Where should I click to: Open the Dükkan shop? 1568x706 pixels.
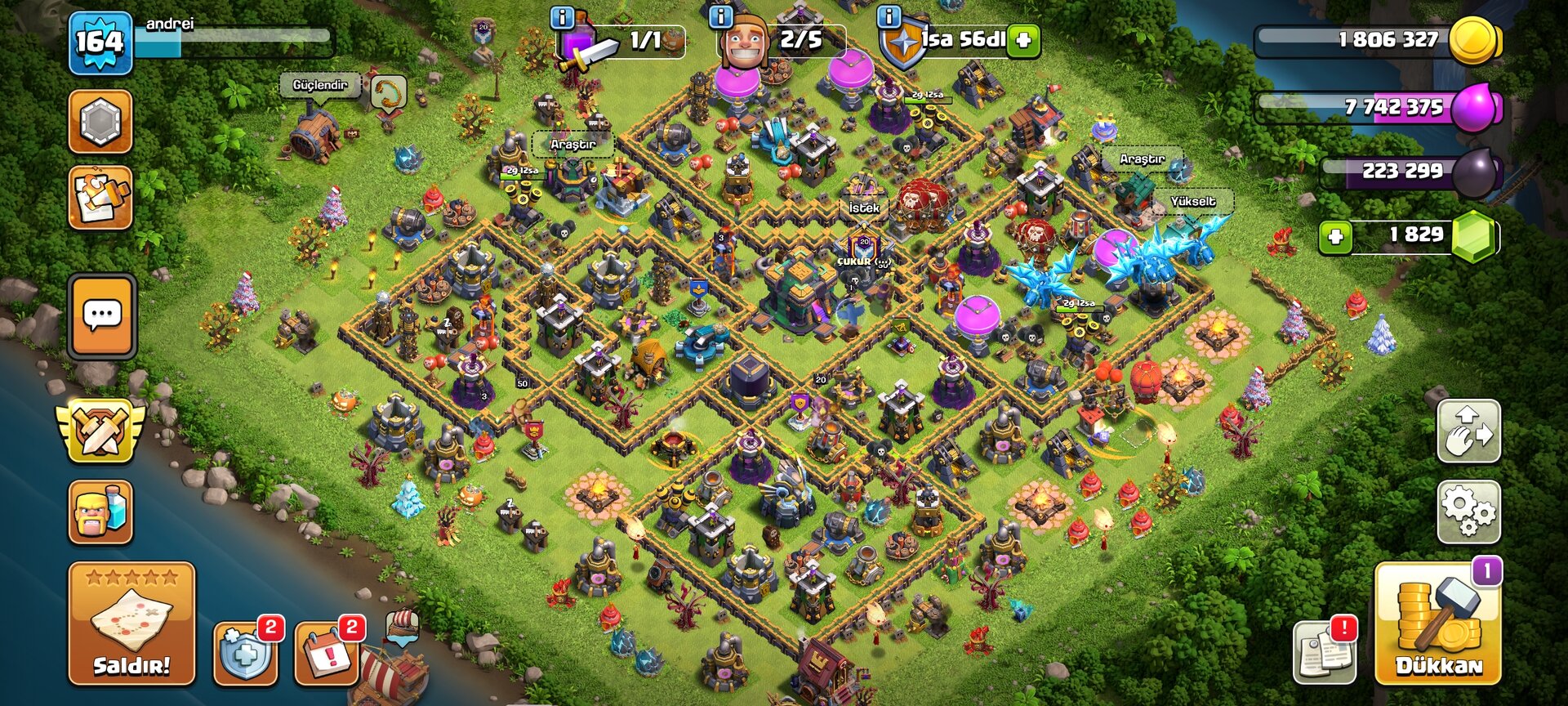[1437, 624]
